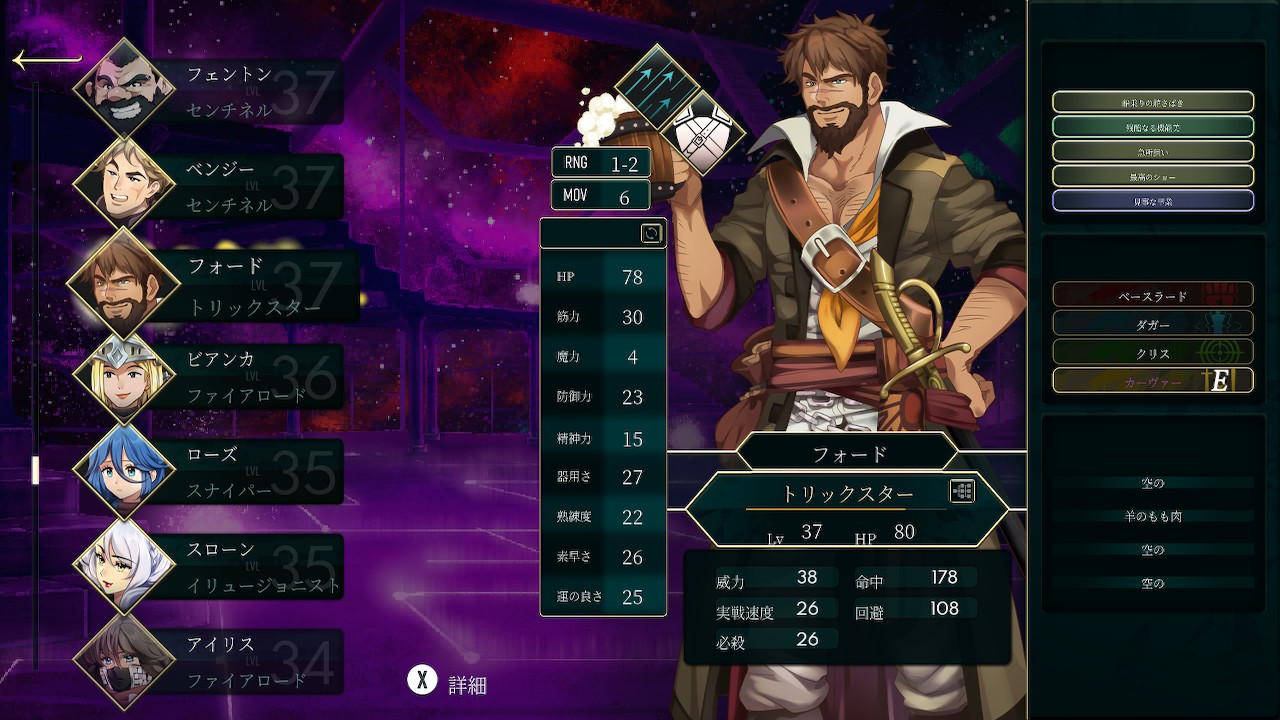Select the 羊のもも肉 item slot
This screenshot has width=1280, height=720.
[x=1152, y=516]
